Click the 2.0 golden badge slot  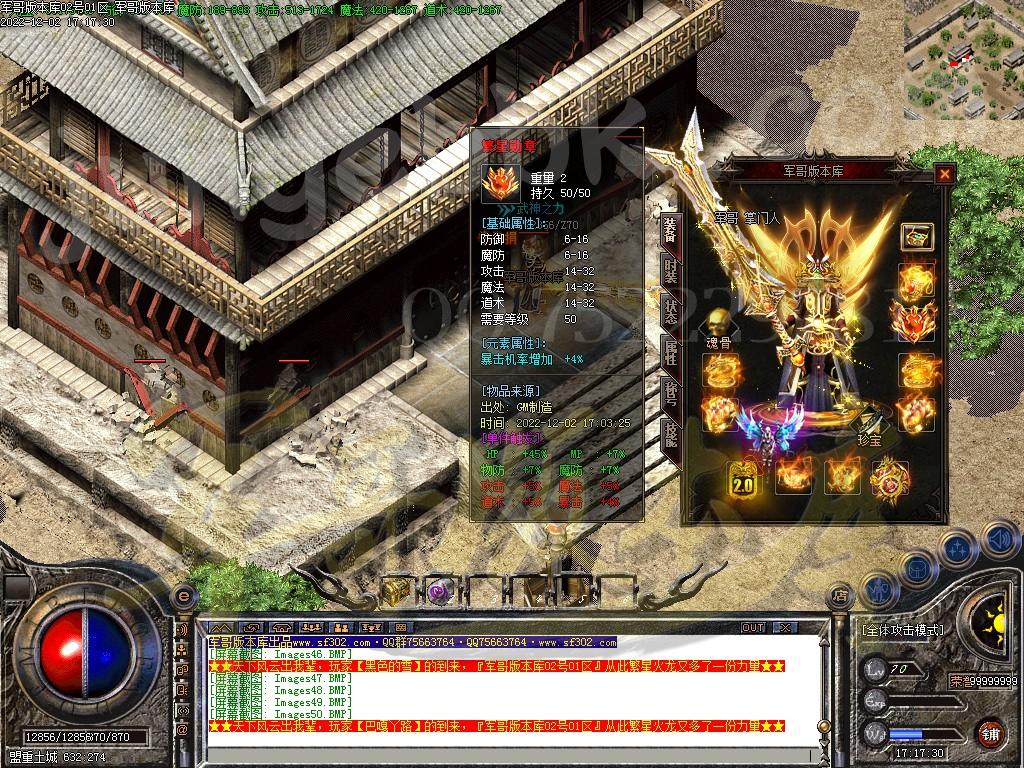coord(741,478)
